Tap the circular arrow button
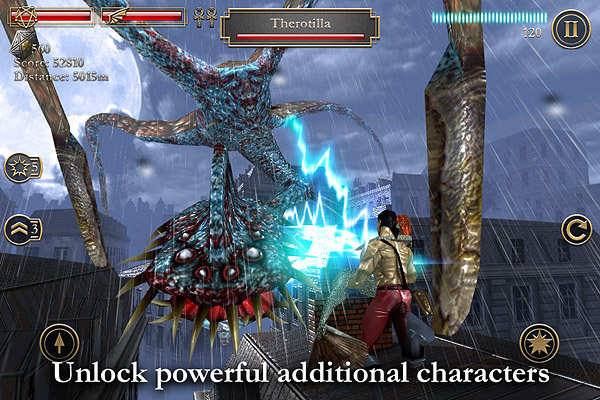Screen dimensions: 600x400 pos(576,229)
